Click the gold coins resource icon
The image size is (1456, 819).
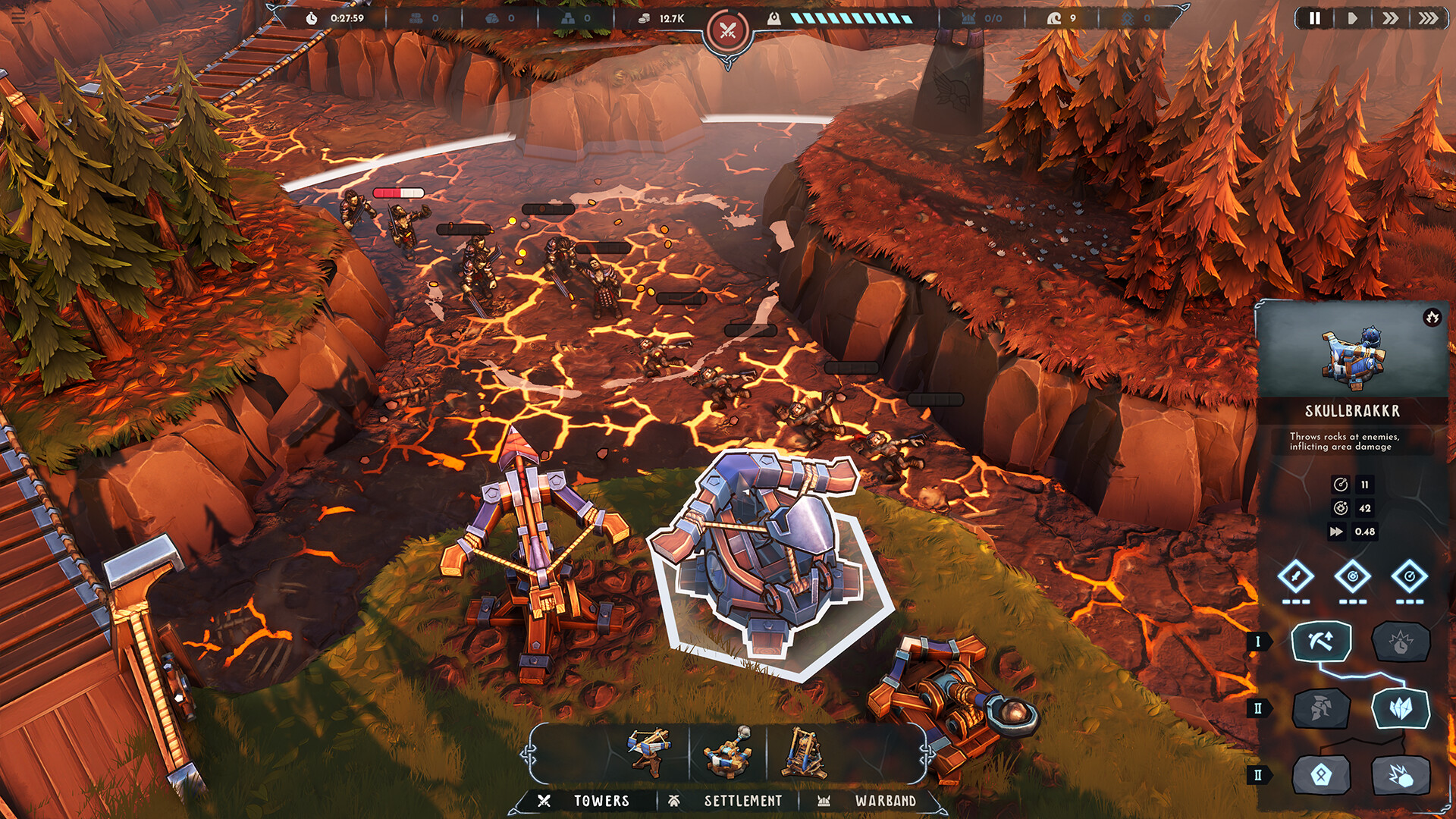645,19
